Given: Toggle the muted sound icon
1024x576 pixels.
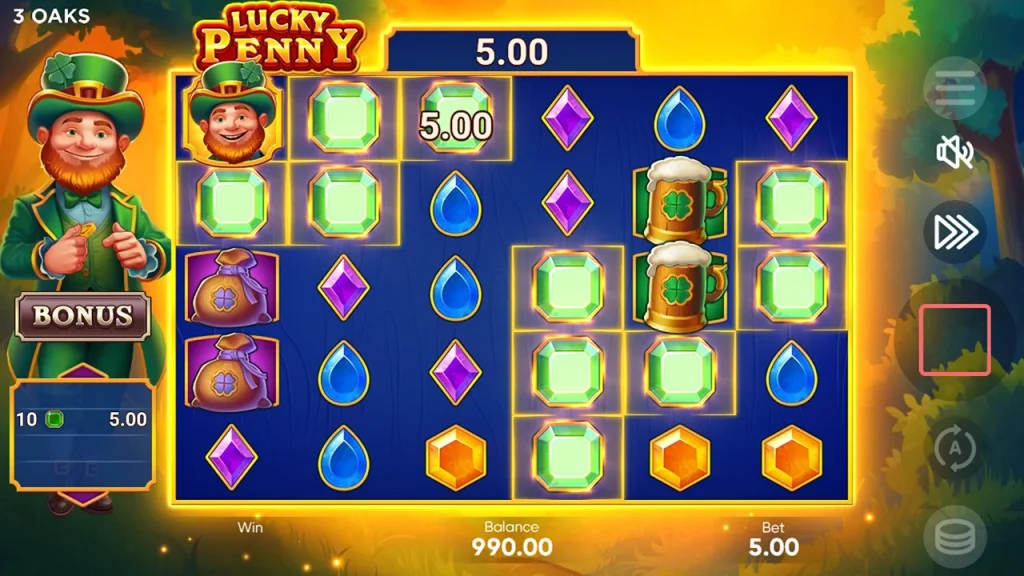Looking at the screenshot, I should pos(955,153).
